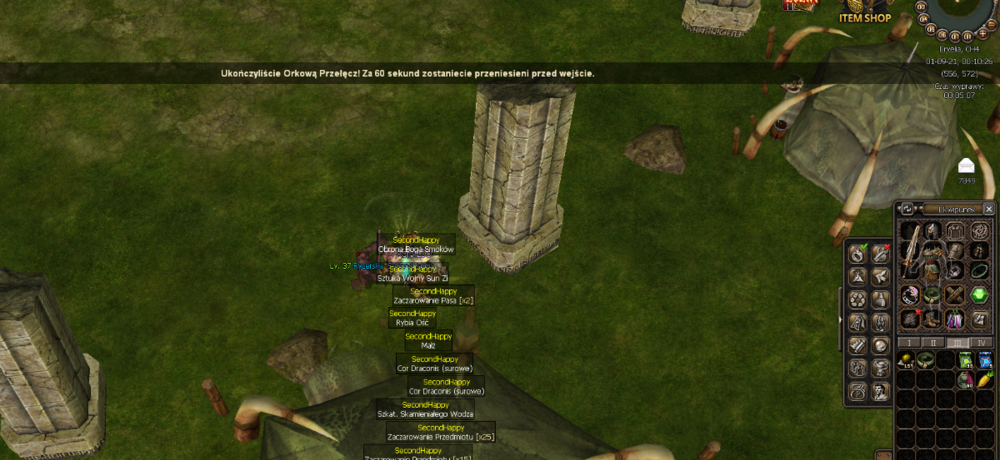Open the character portrait side-panel icon
Viewport: 1000px width, 460px height.
pyautogui.click(x=881, y=390)
